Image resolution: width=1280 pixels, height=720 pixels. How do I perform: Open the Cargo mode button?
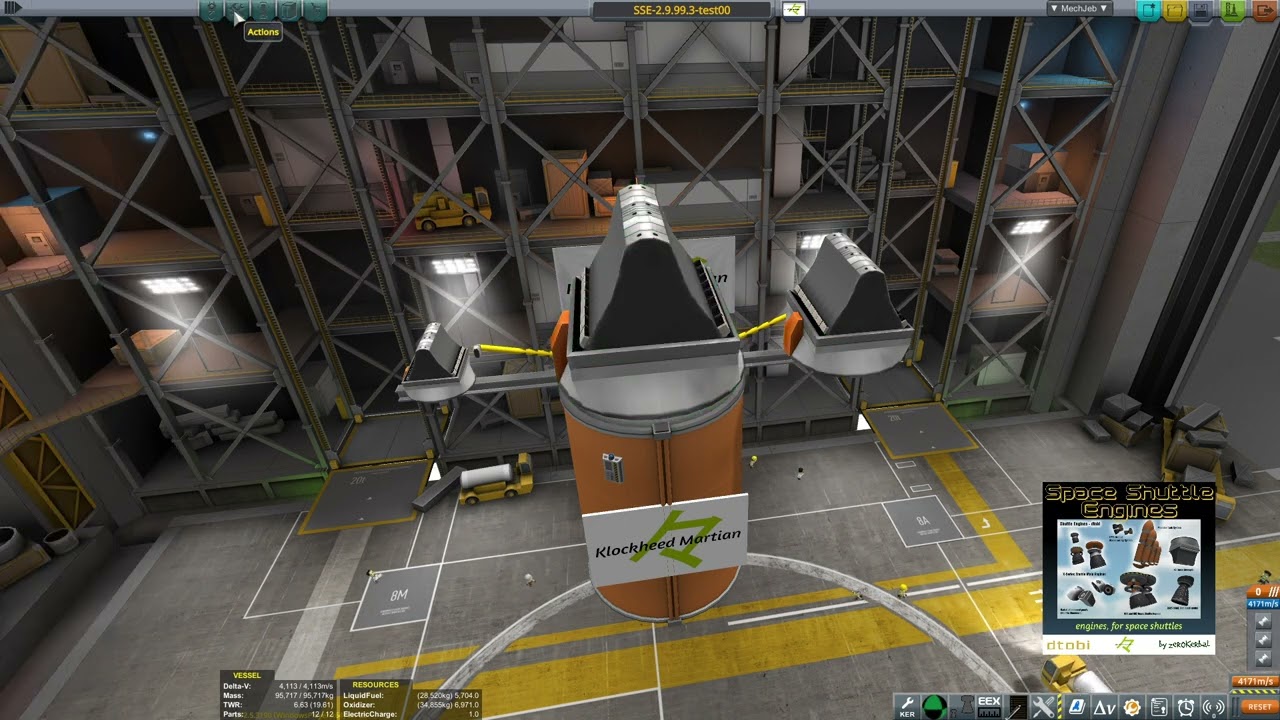click(289, 10)
